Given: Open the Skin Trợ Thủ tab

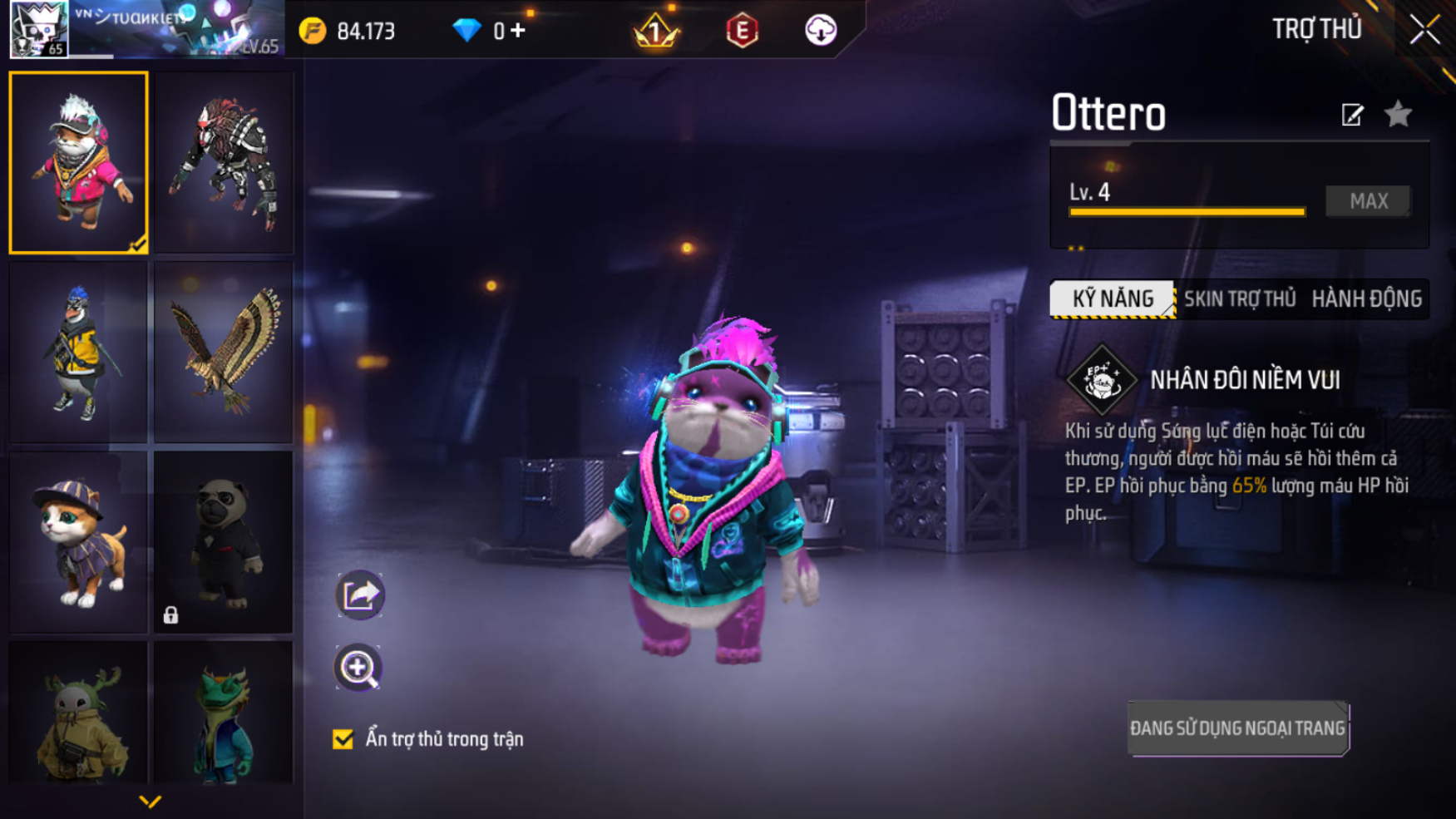Looking at the screenshot, I should [1239, 298].
